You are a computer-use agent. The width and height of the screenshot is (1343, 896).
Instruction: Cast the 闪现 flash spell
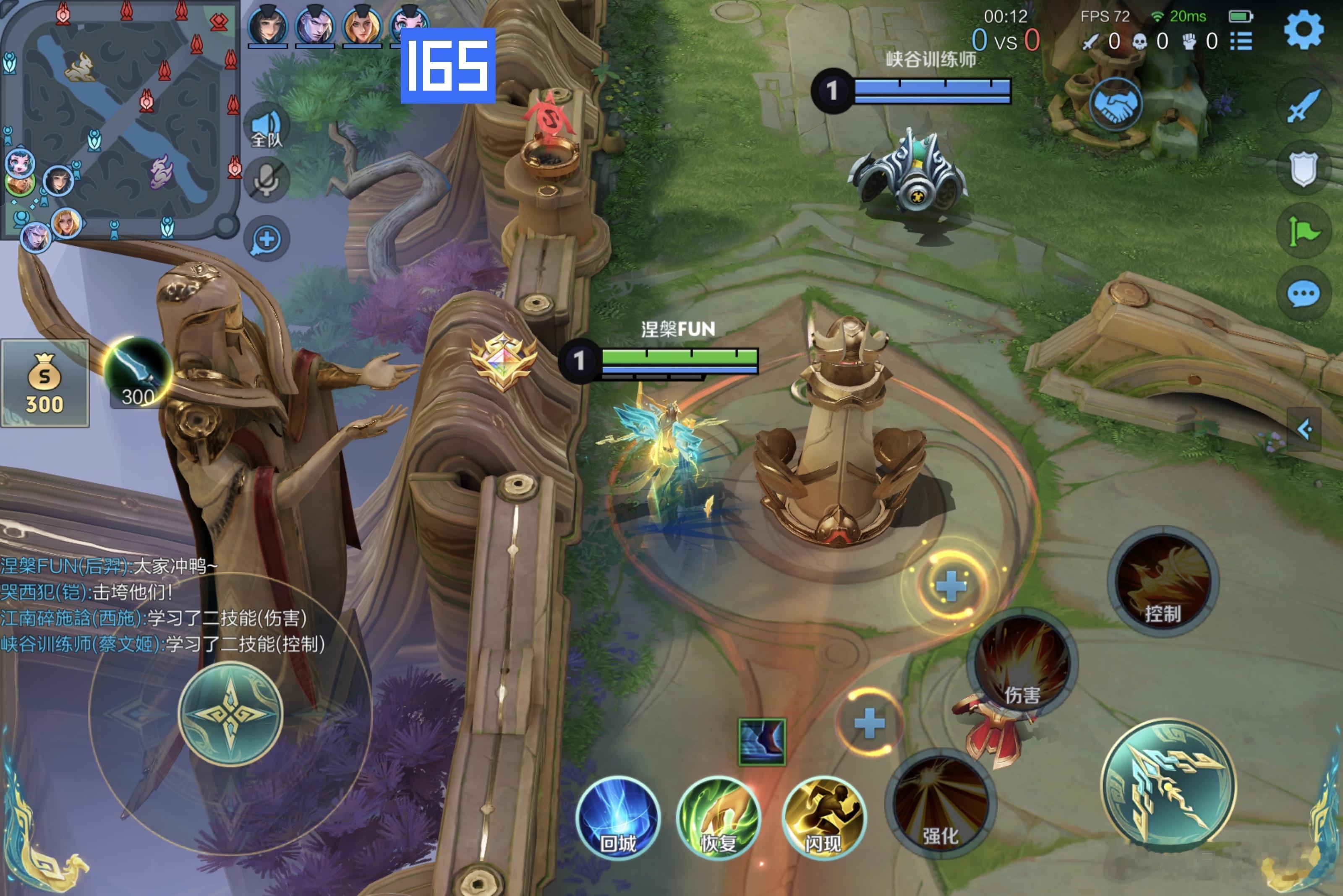(x=823, y=818)
